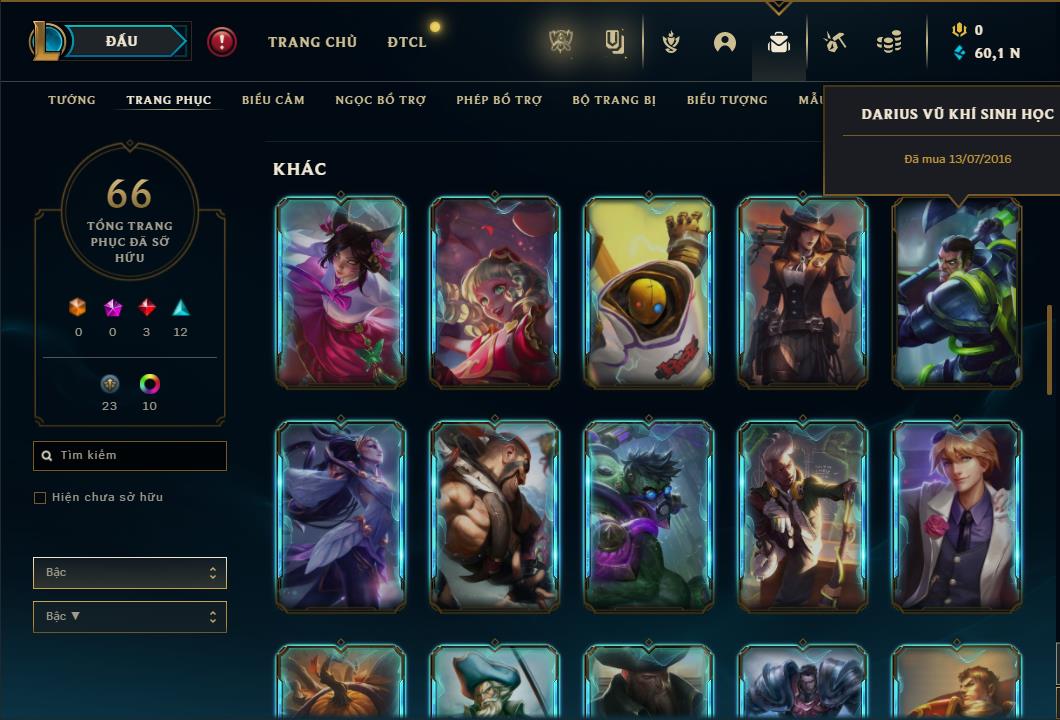Switch to the BIỂU CẢM tab

tap(273, 100)
